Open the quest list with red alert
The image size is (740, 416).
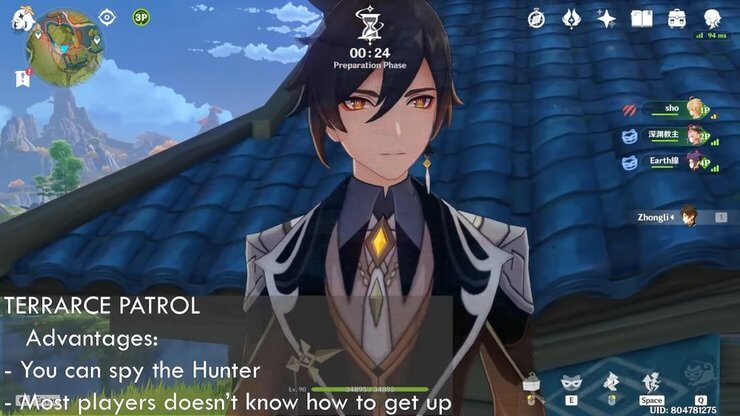tap(21, 76)
